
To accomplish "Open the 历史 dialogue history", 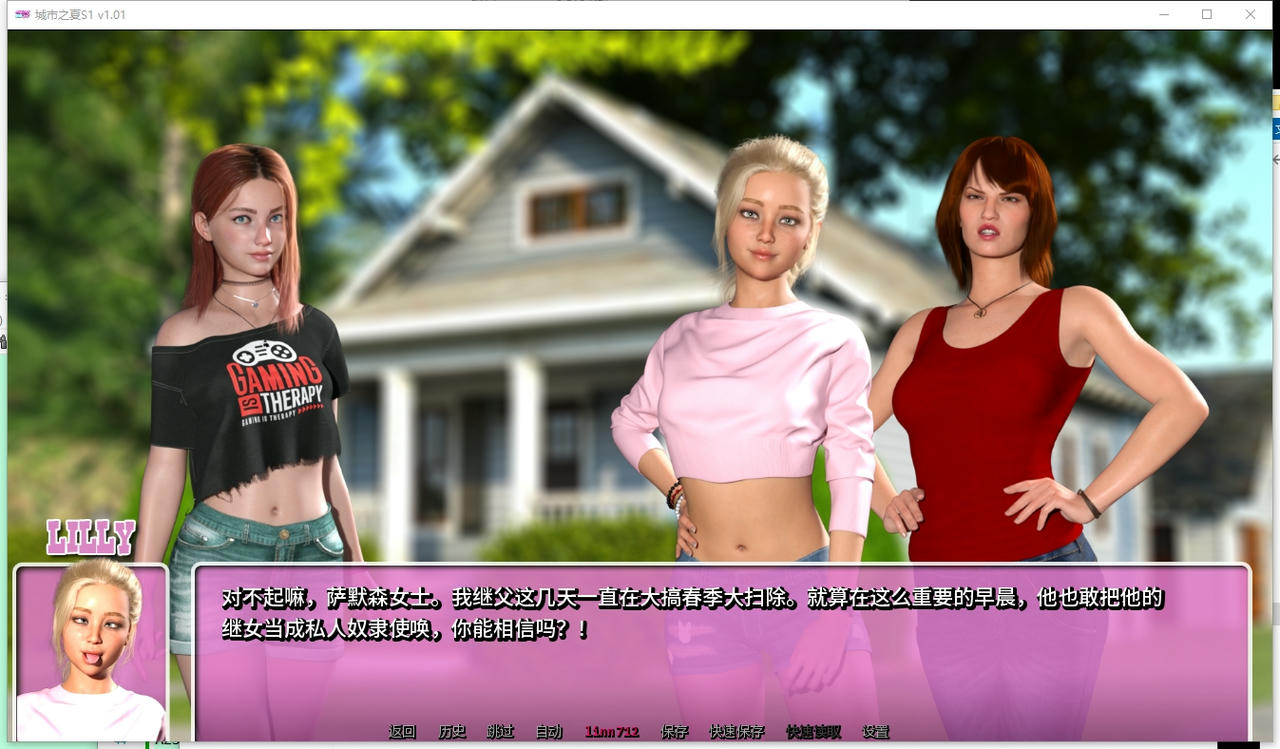I will pos(453,731).
